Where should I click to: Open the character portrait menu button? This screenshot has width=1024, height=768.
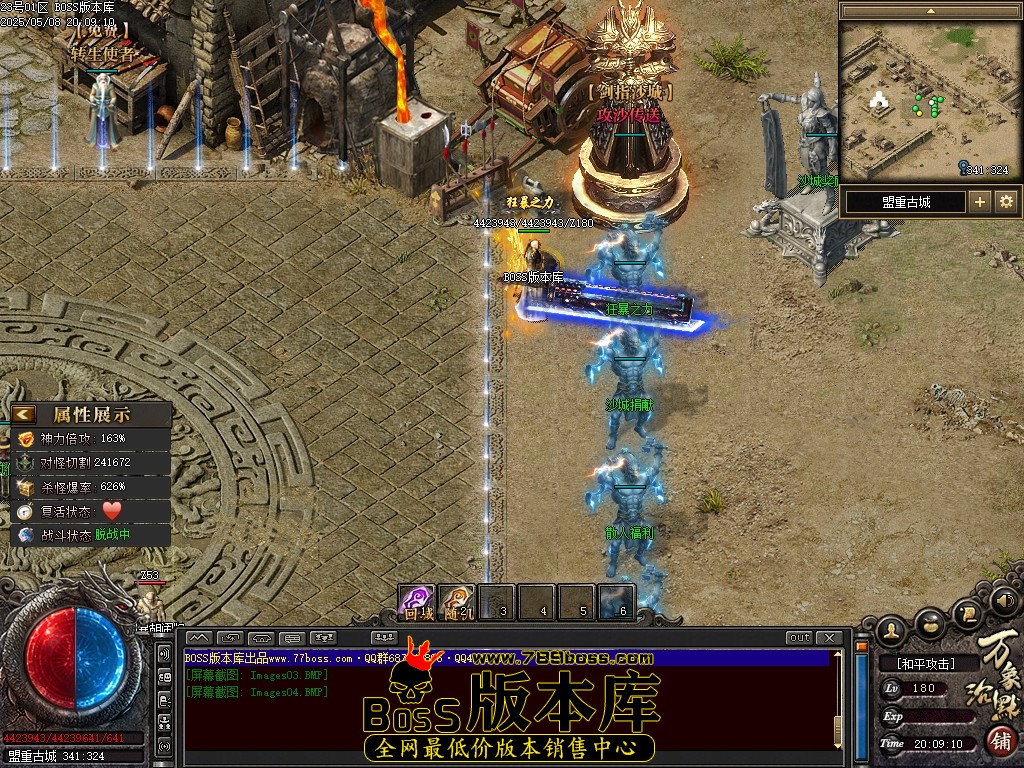tap(892, 630)
